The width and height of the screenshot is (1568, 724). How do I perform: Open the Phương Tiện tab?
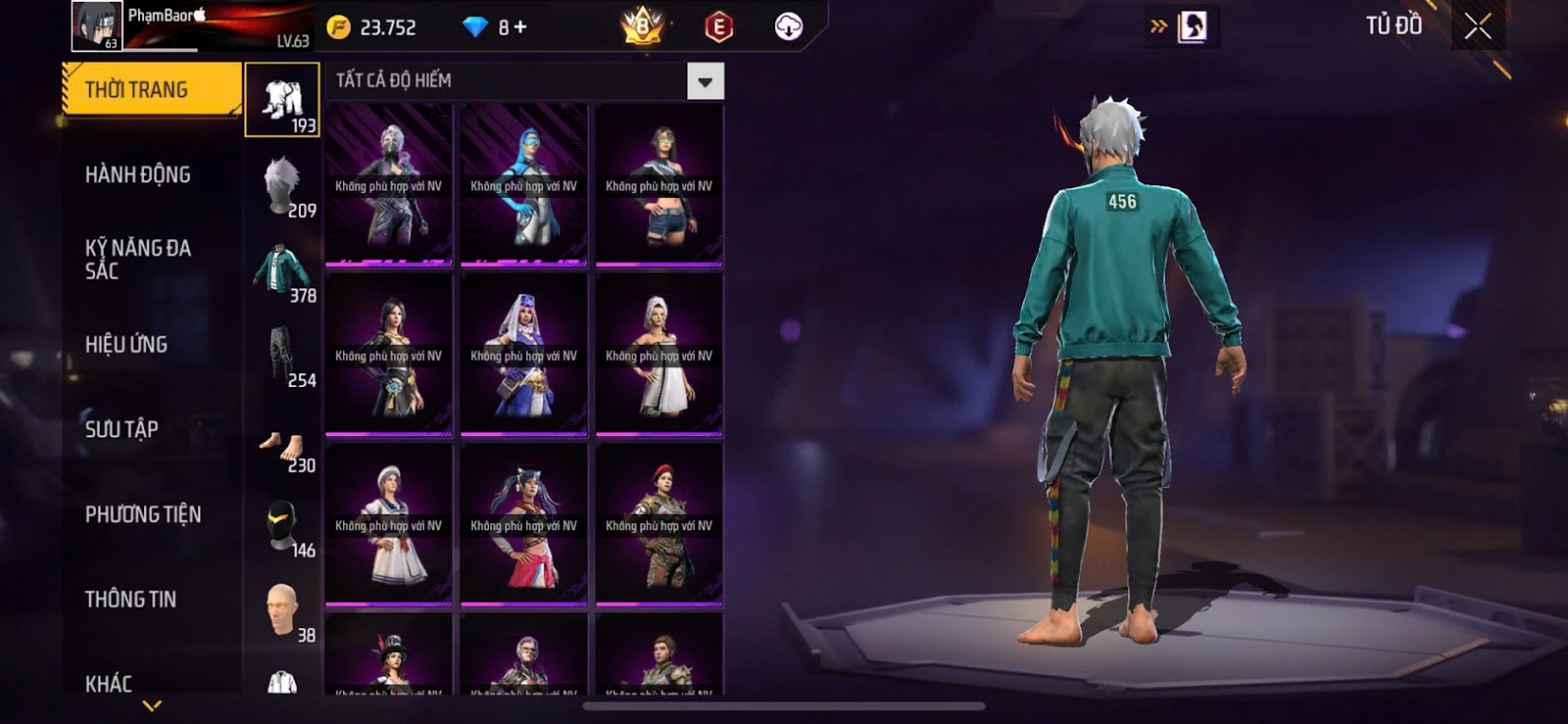[x=143, y=514]
